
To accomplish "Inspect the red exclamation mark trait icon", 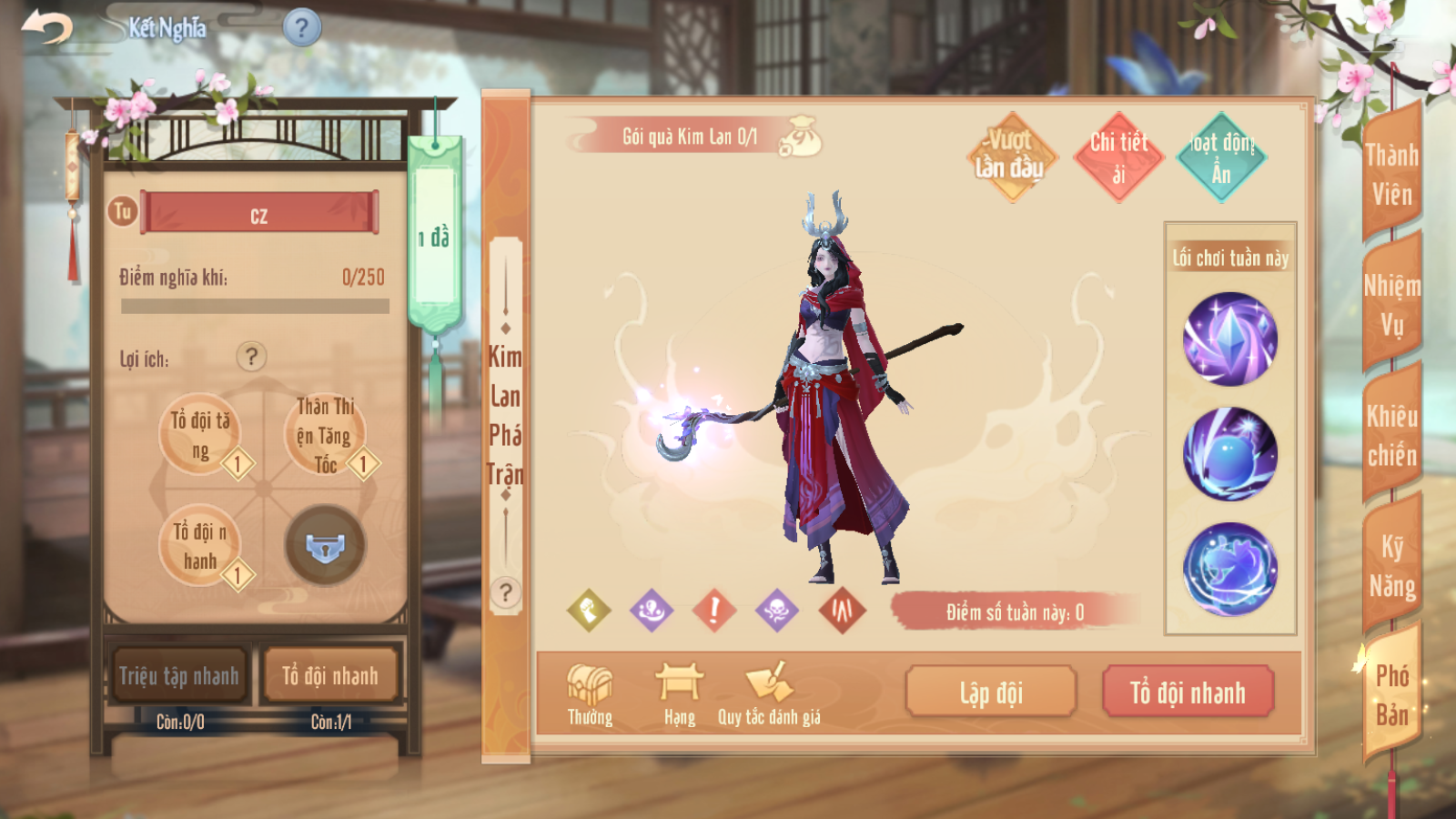I will (x=714, y=610).
